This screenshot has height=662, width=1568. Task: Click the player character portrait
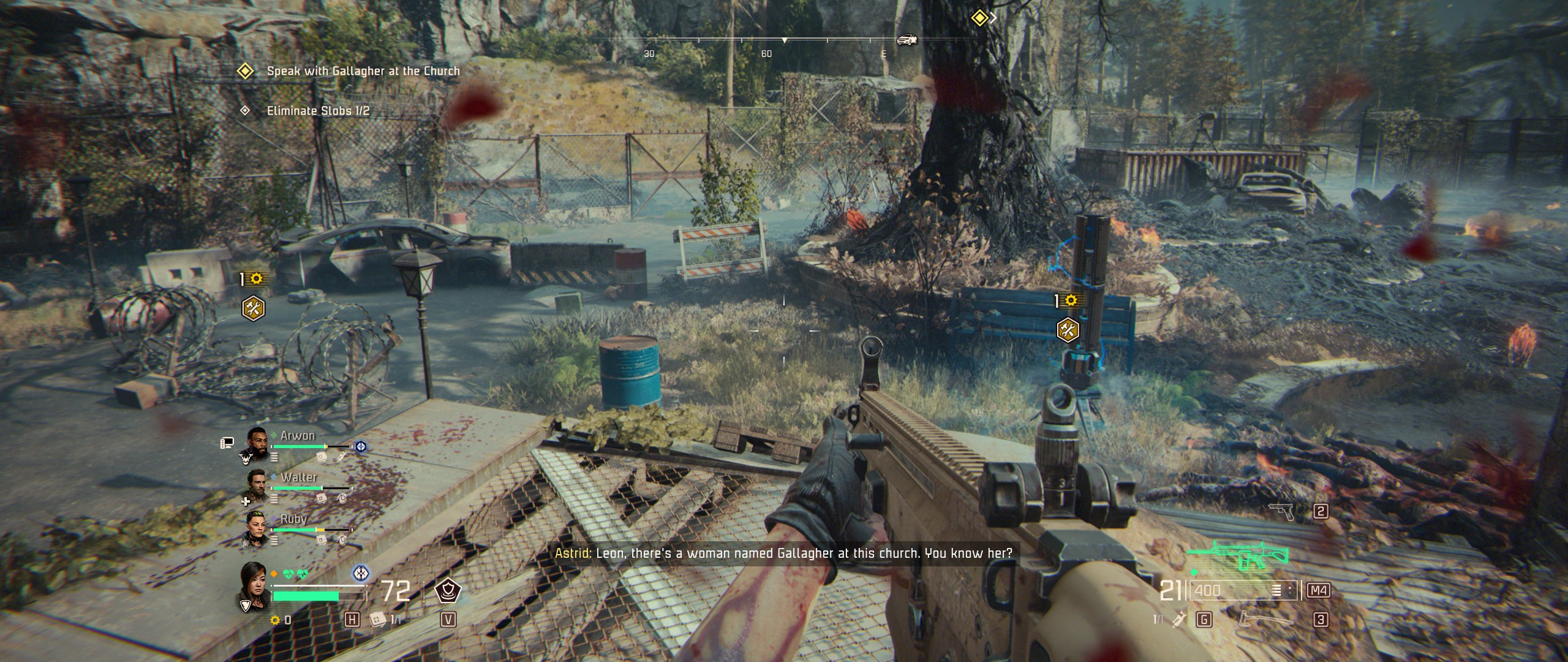click(254, 585)
